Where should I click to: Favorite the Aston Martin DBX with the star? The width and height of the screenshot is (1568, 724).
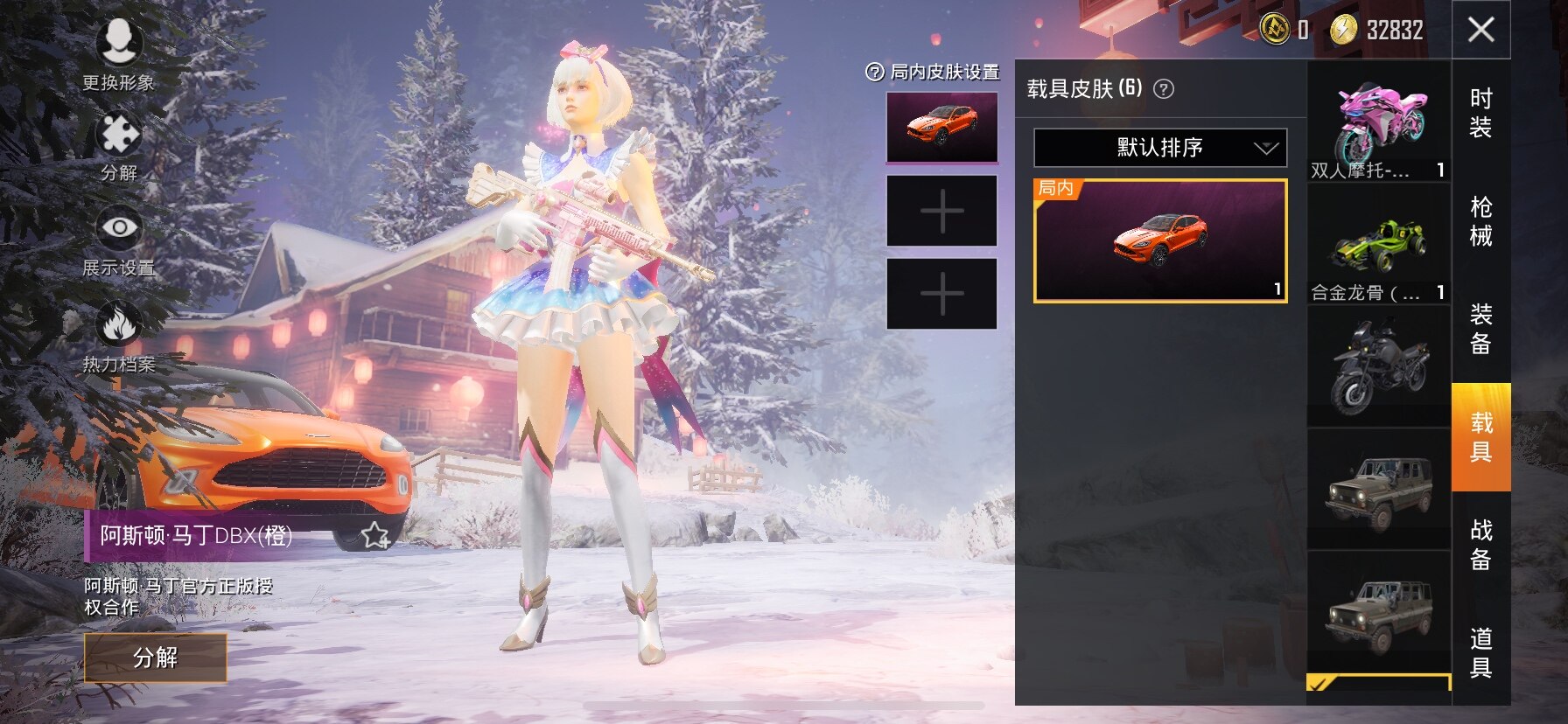point(375,535)
